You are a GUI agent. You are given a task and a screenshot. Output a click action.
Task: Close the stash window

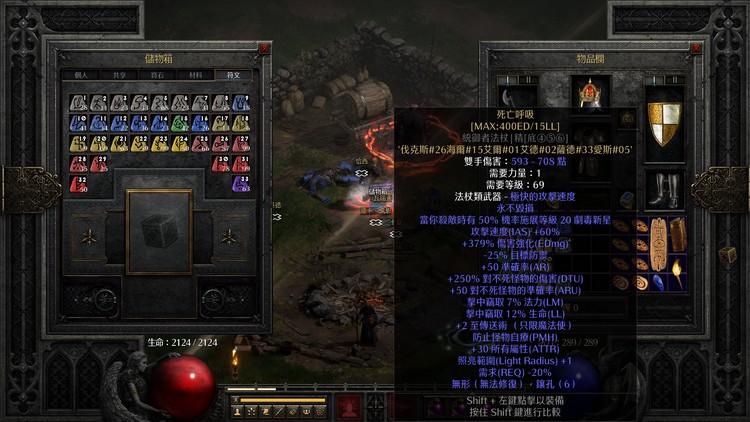click(x=264, y=47)
